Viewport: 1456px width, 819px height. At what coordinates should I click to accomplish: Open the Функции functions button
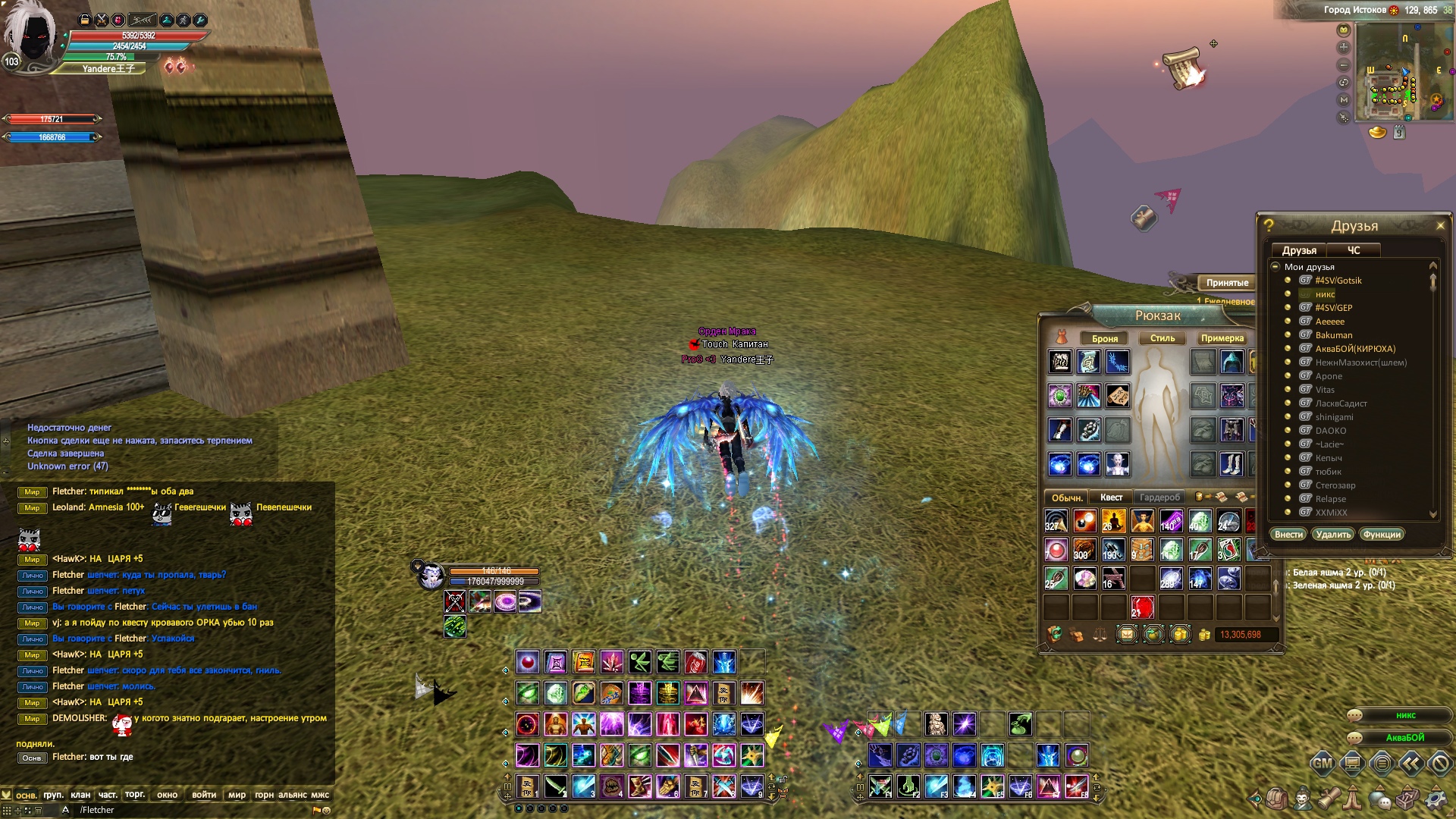1382,535
